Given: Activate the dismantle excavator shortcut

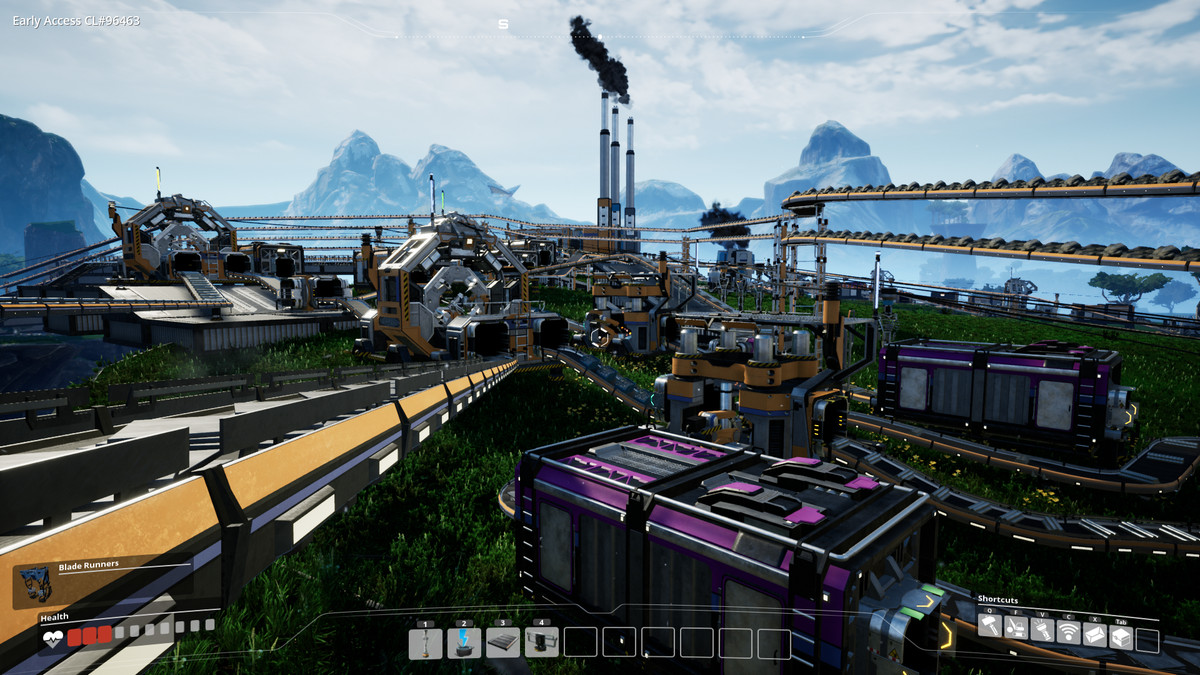Looking at the screenshot, I should coord(1015,628).
